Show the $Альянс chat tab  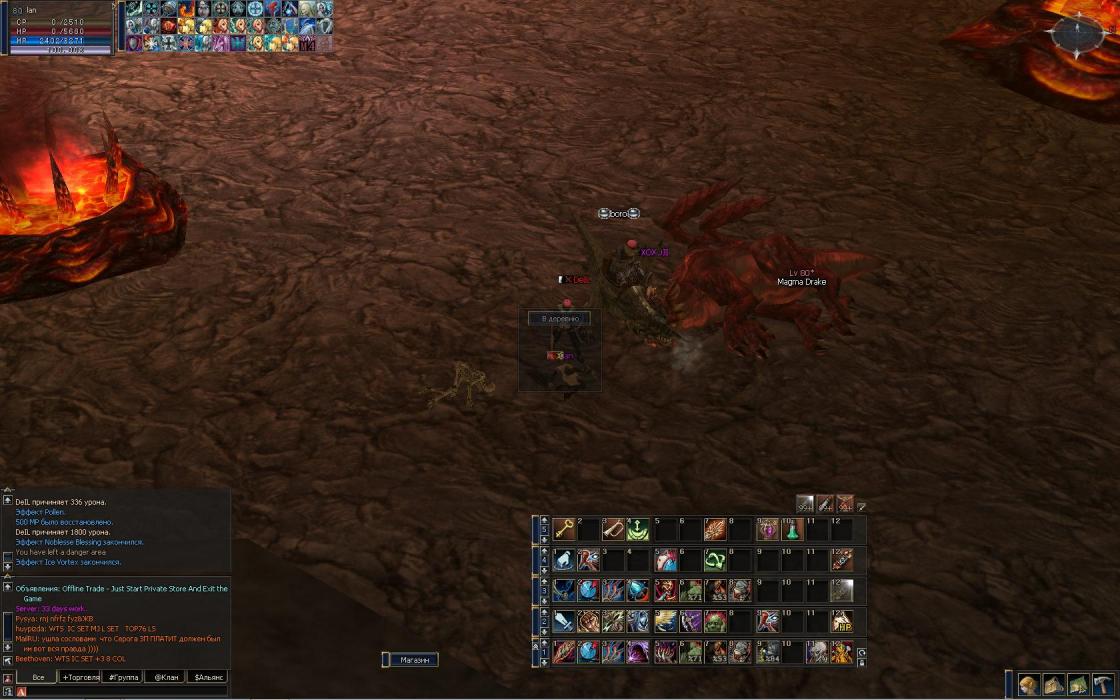tap(207, 677)
